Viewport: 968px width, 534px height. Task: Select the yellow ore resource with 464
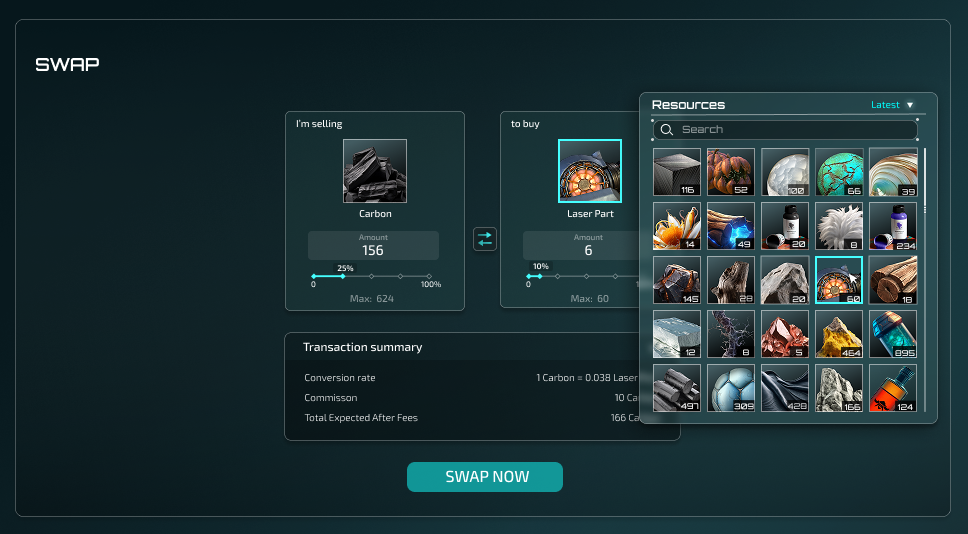[x=839, y=334]
